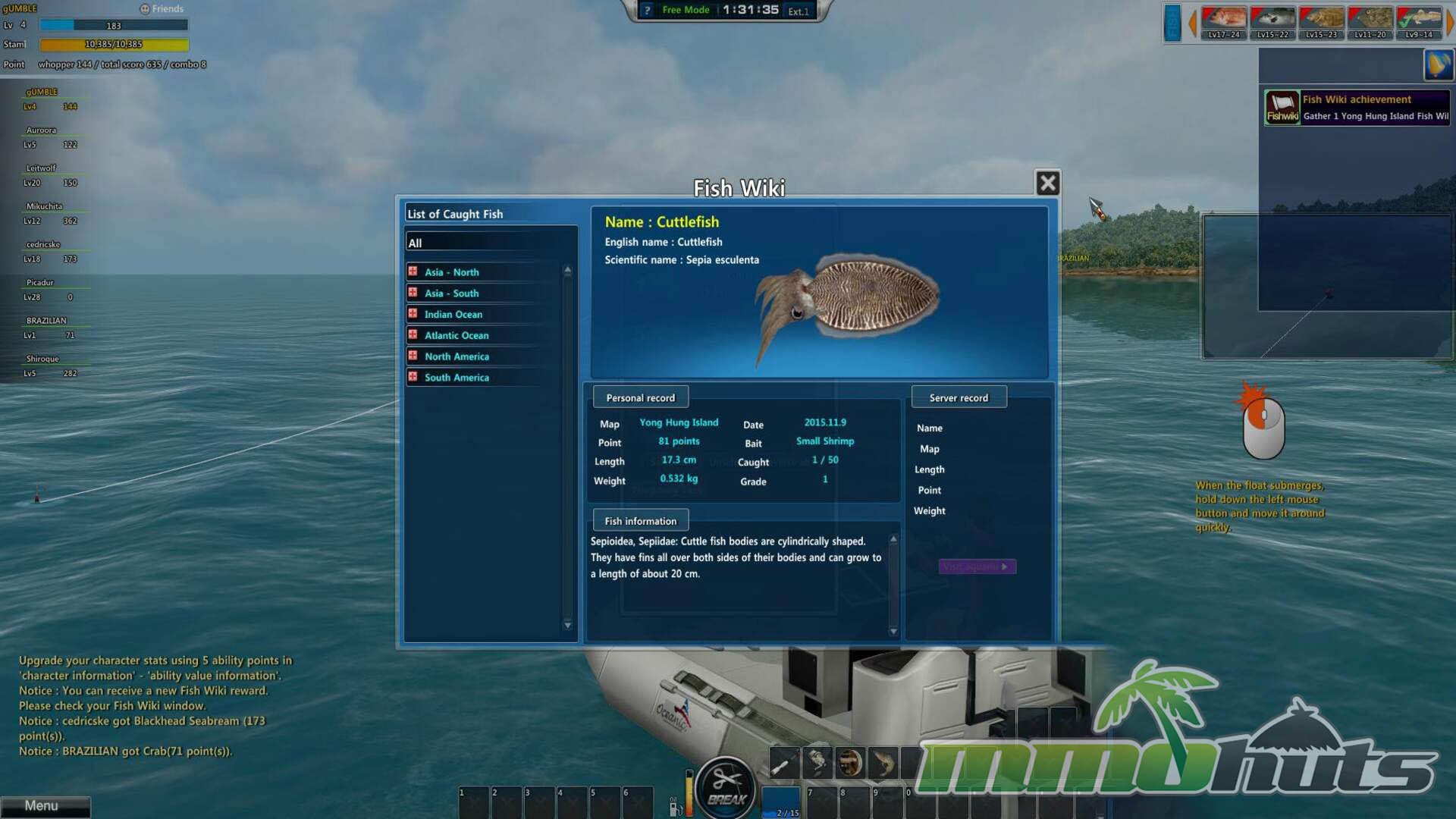Open the Menu button
The width and height of the screenshot is (1456, 819).
pyautogui.click(x=44, y=806)
